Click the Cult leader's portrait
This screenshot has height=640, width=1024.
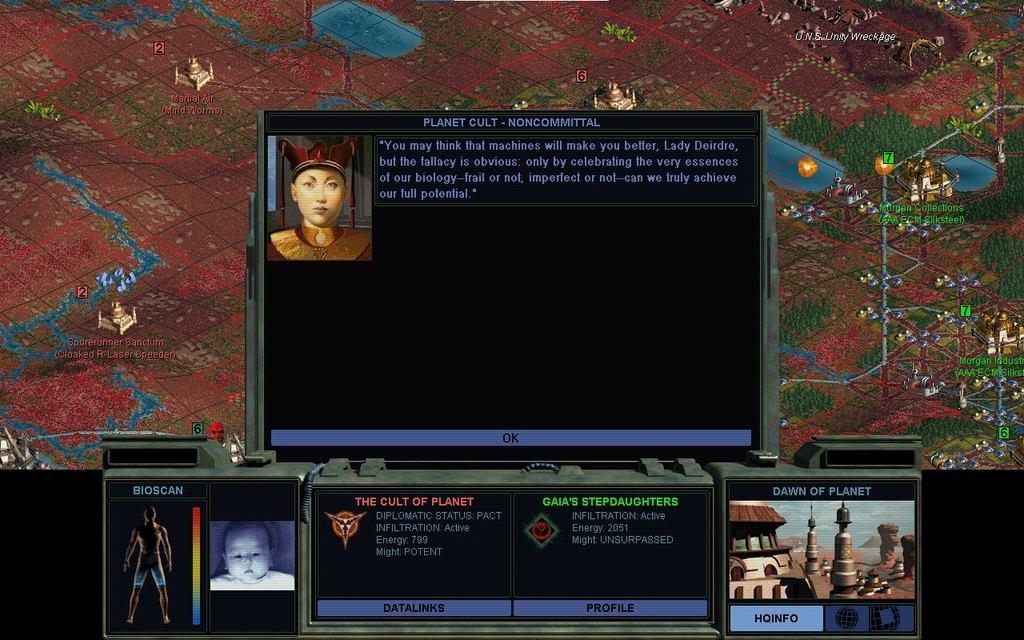point(319,198)
